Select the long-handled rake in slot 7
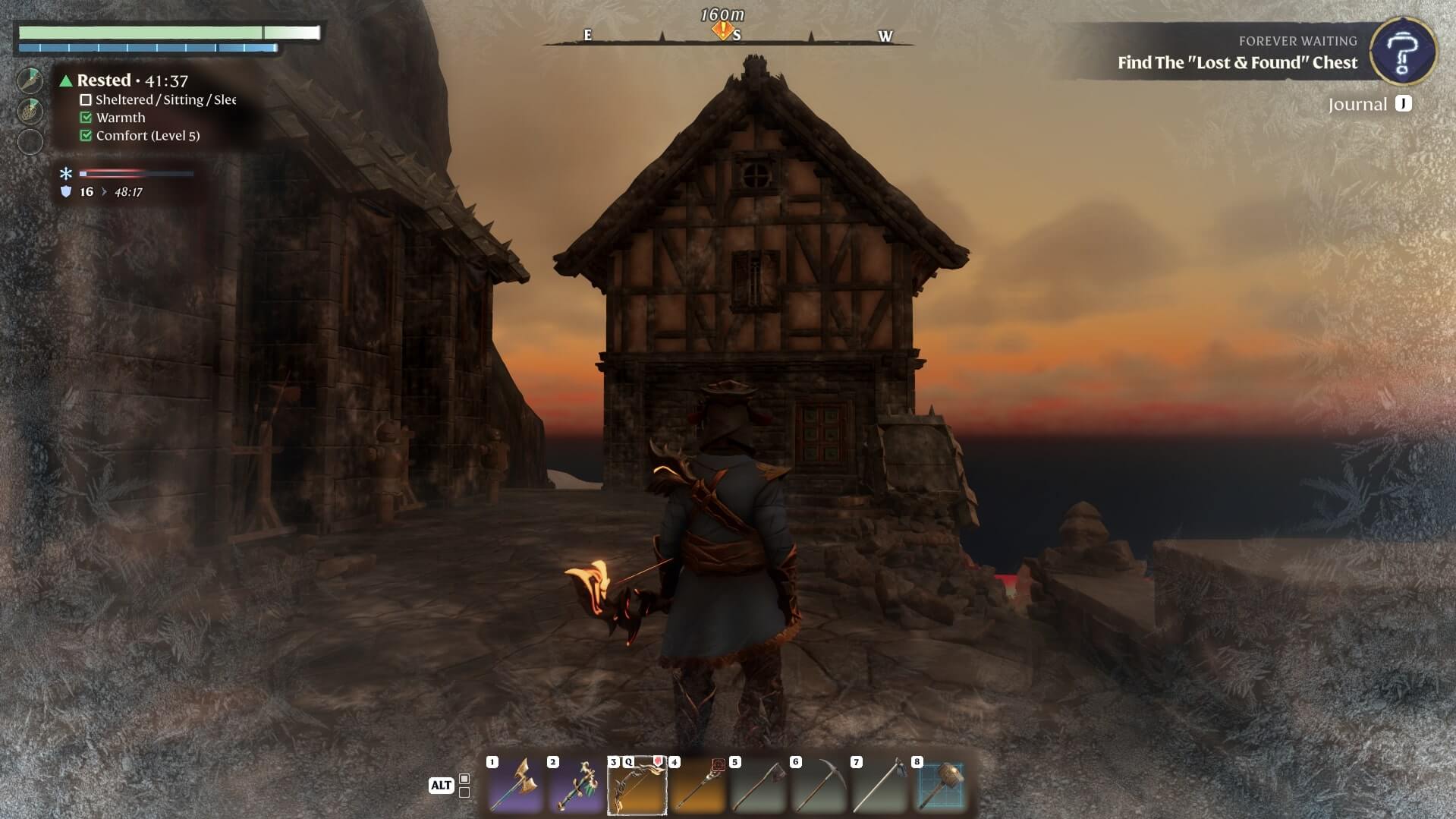Screen dimensions: 1456x819 click(x=879, y=785)
